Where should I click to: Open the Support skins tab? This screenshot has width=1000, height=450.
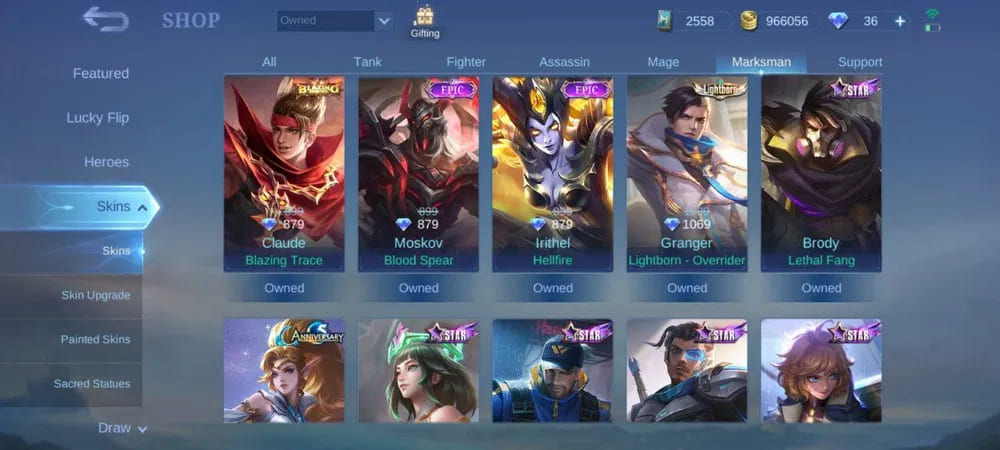[x=860, y=62]
